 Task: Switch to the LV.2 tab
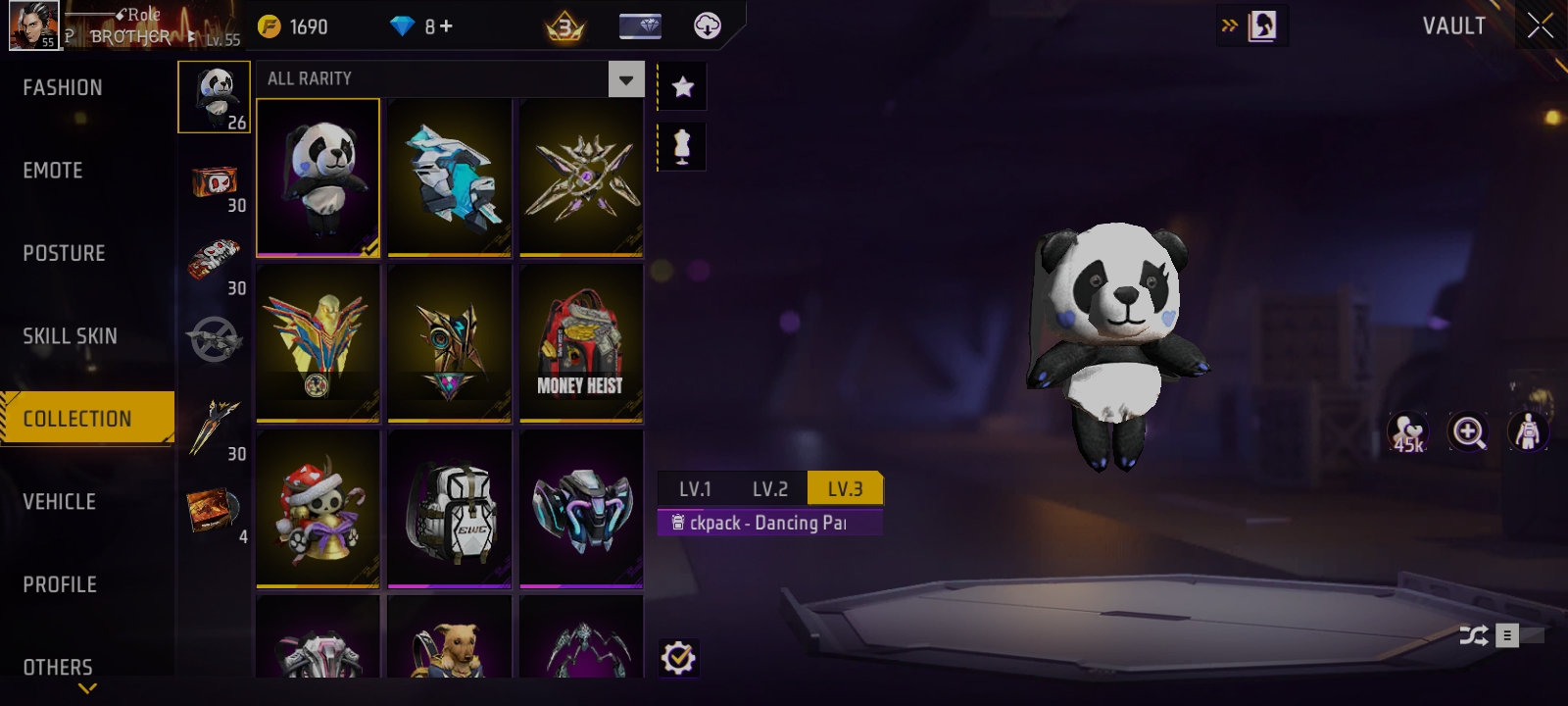point(770,488)
